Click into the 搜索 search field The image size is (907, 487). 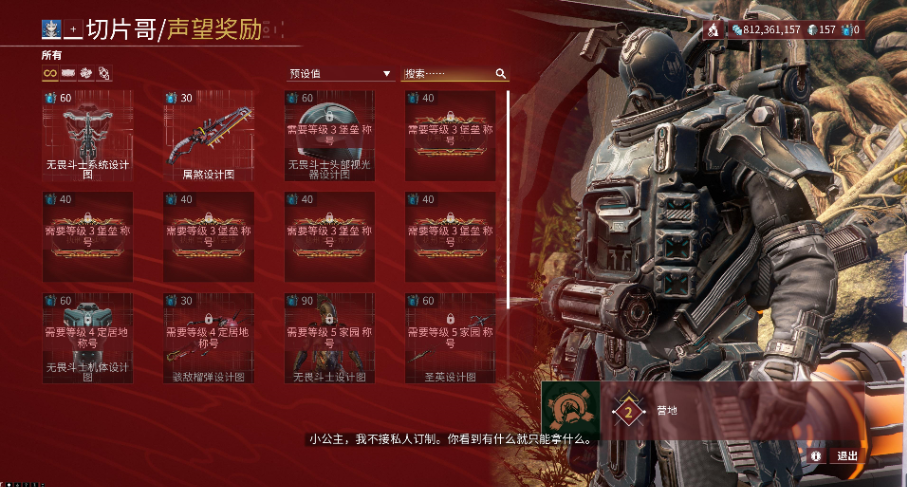pos(448,74)
